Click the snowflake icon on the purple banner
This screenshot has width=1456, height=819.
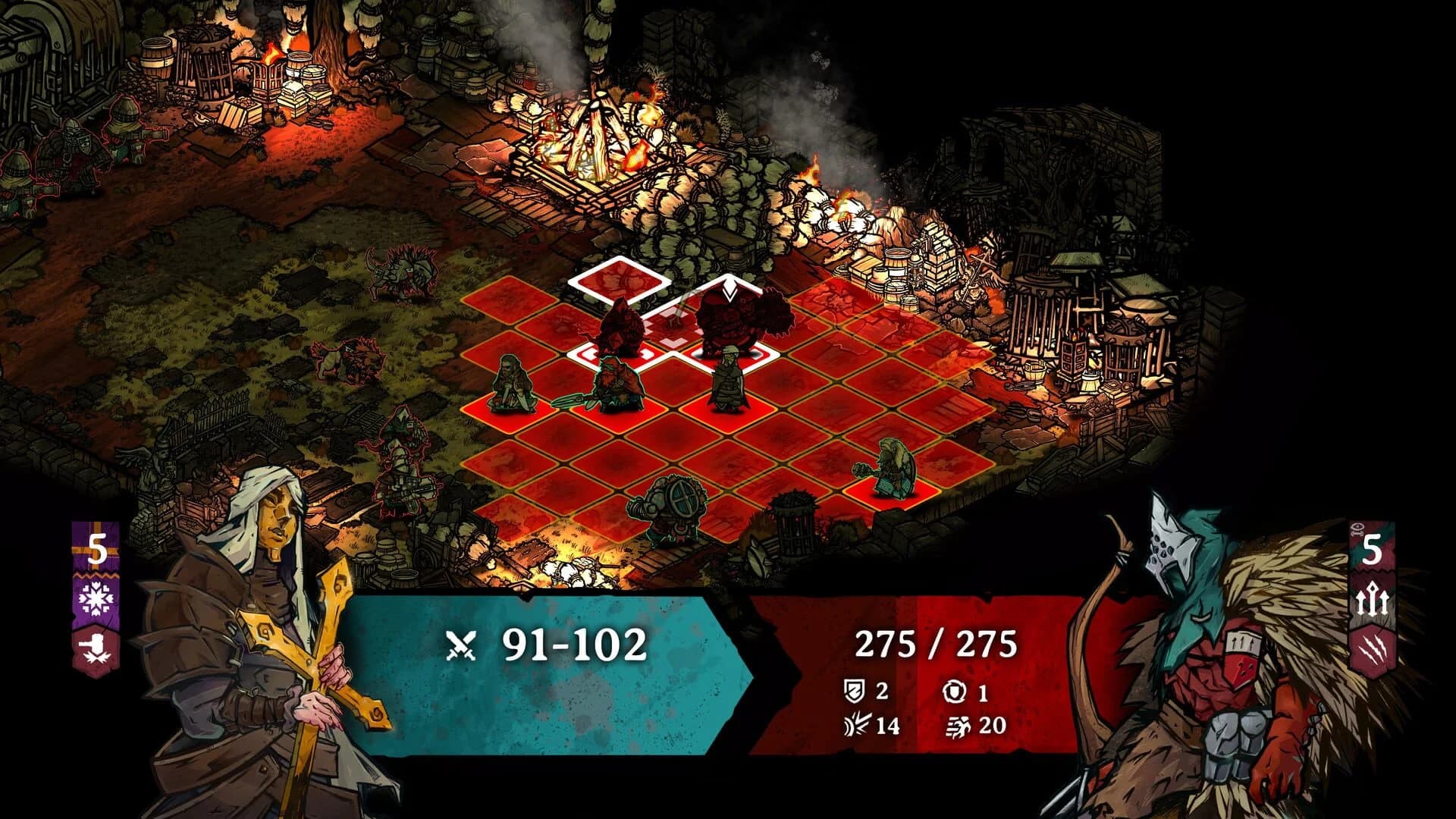[96, 599]
